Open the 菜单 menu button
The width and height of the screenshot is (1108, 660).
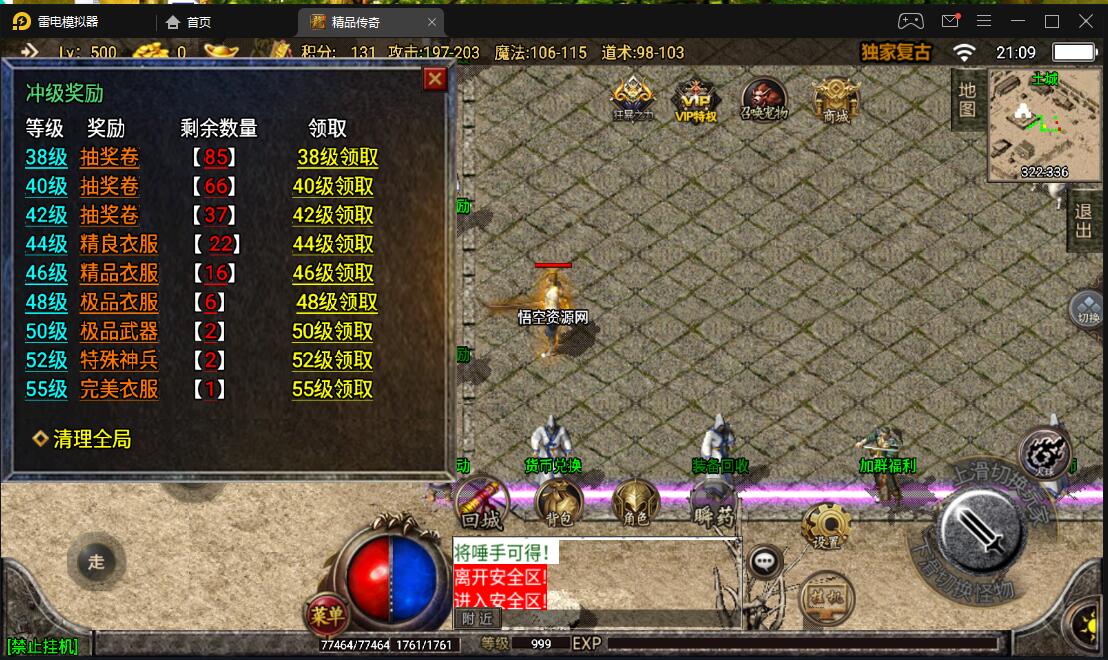(x=326, y=613)
